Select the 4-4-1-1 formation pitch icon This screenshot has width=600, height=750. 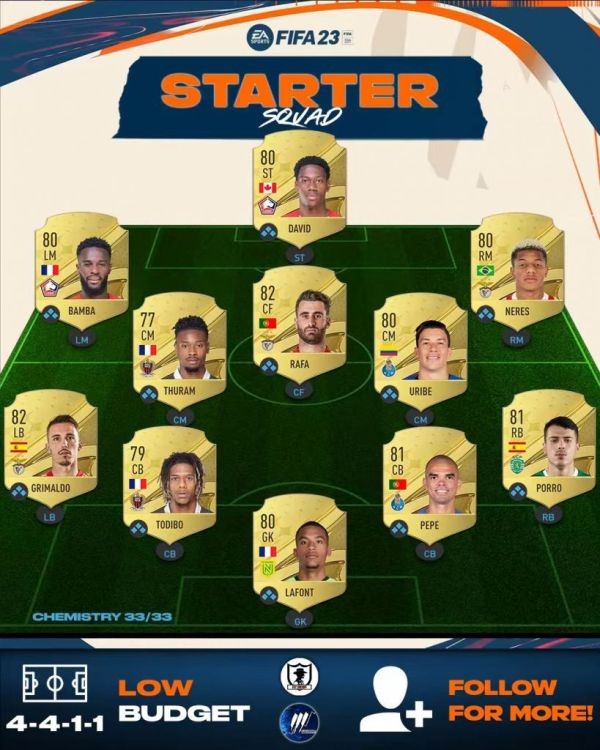(54, 683)
